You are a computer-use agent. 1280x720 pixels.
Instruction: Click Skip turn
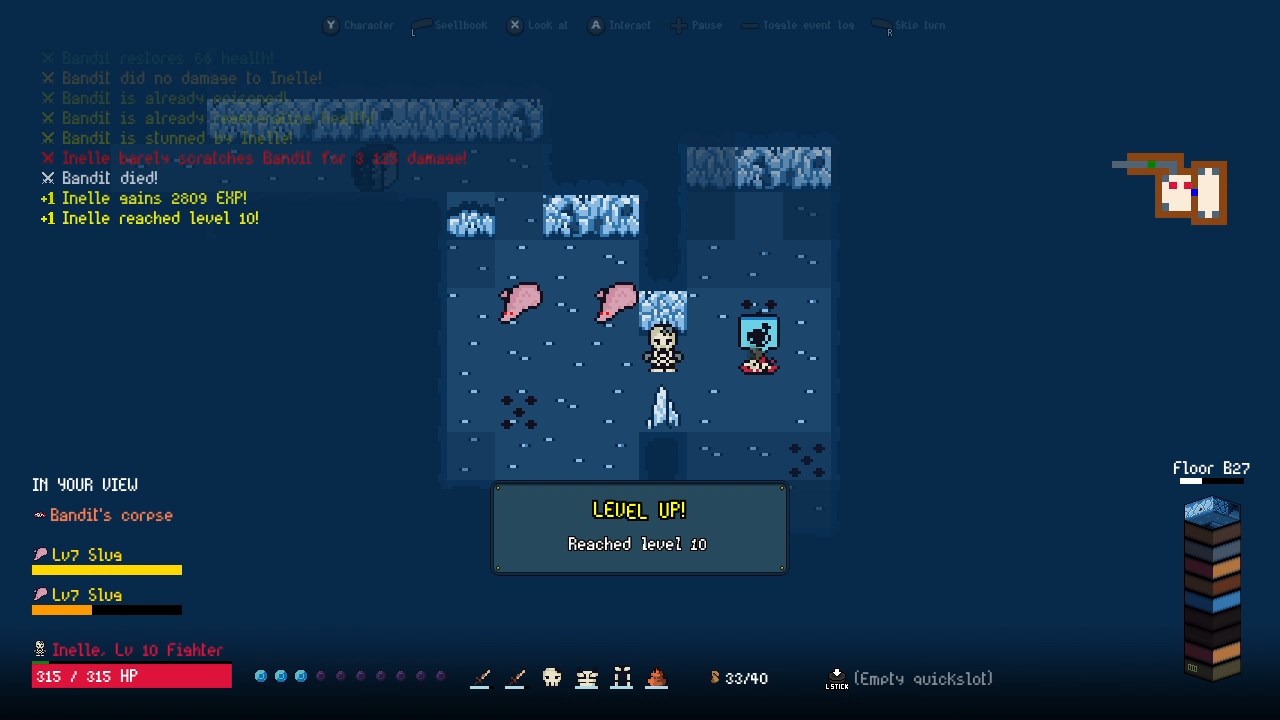909,25
